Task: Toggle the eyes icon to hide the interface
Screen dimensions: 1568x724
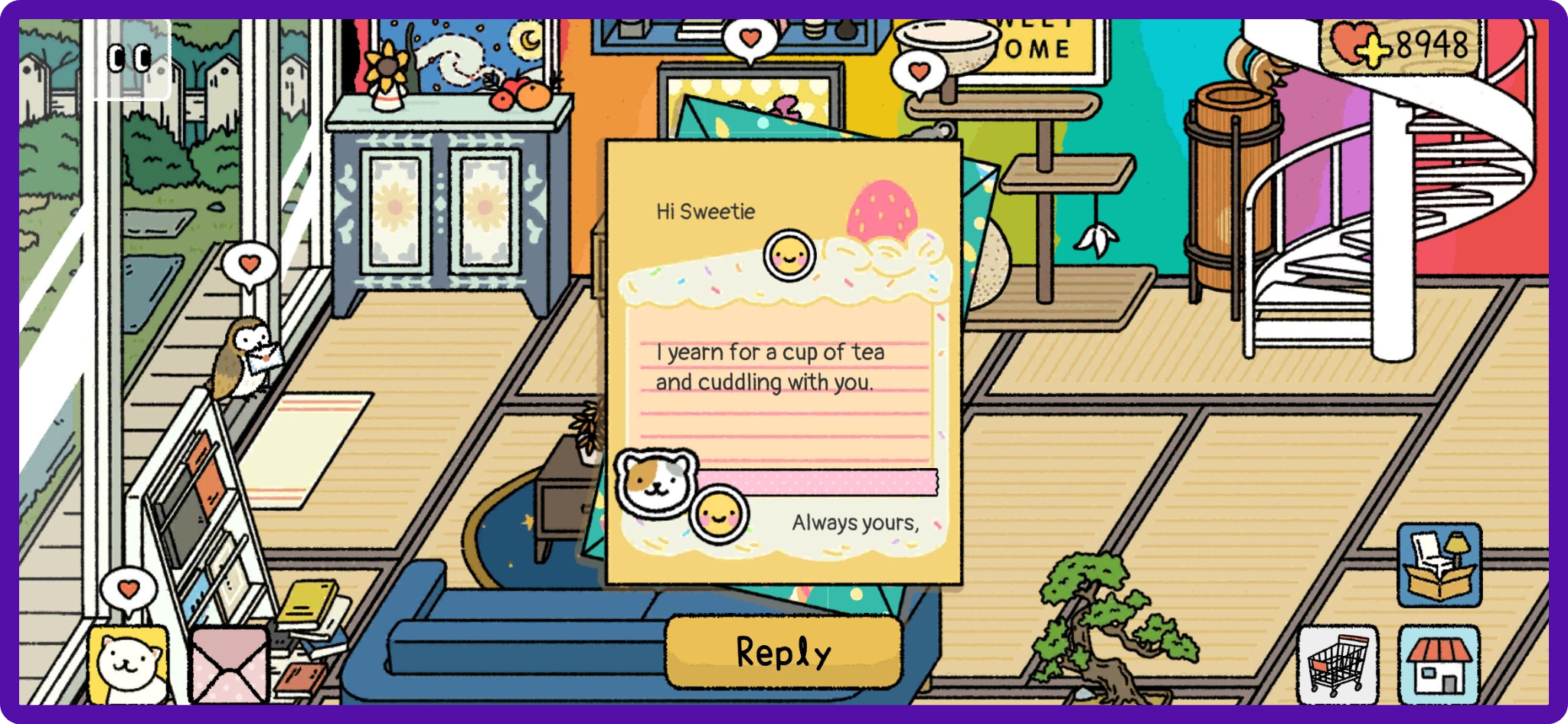Action: [x=129, y=59]
